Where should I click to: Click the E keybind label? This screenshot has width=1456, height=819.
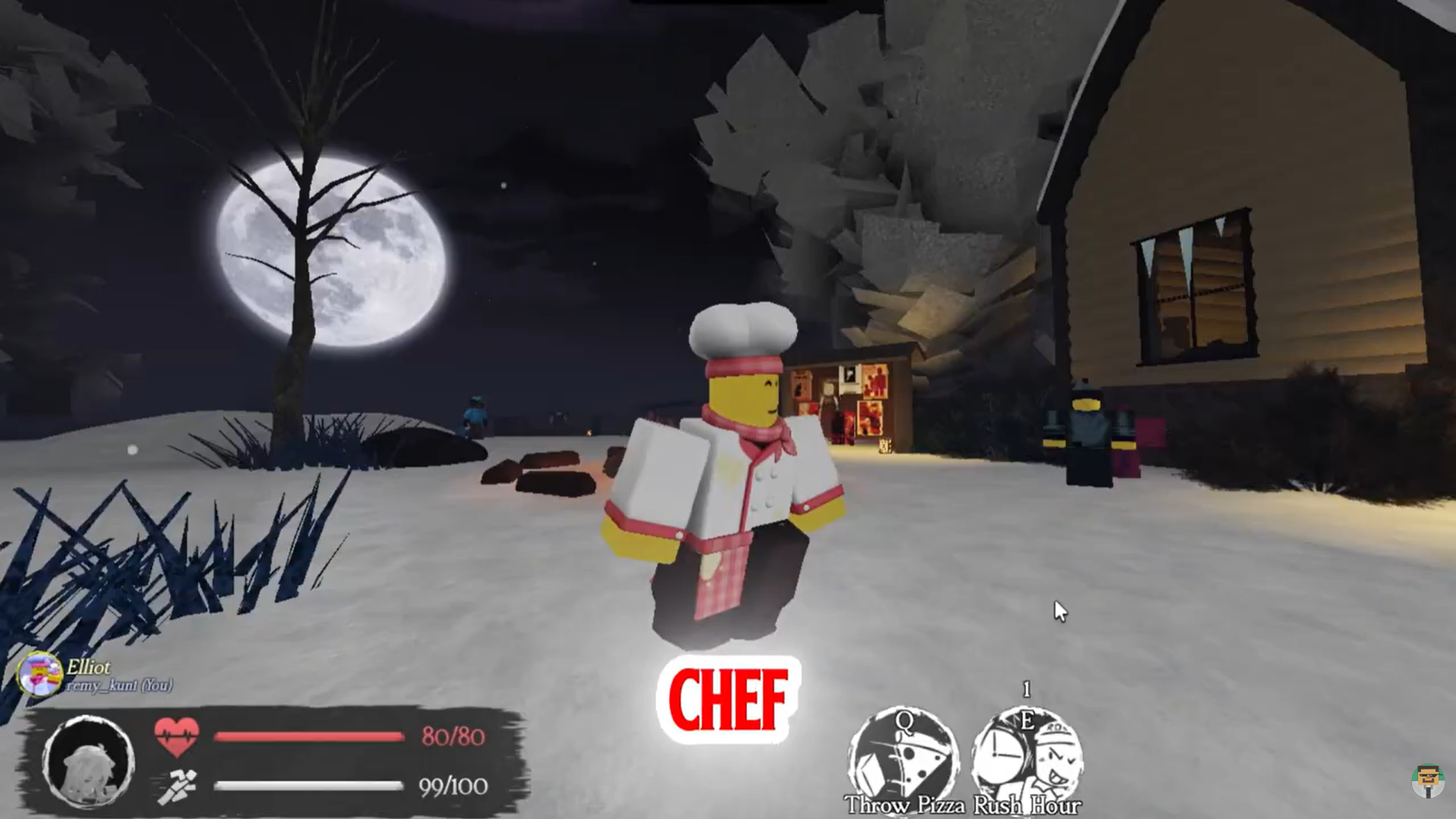[1028, 720]
